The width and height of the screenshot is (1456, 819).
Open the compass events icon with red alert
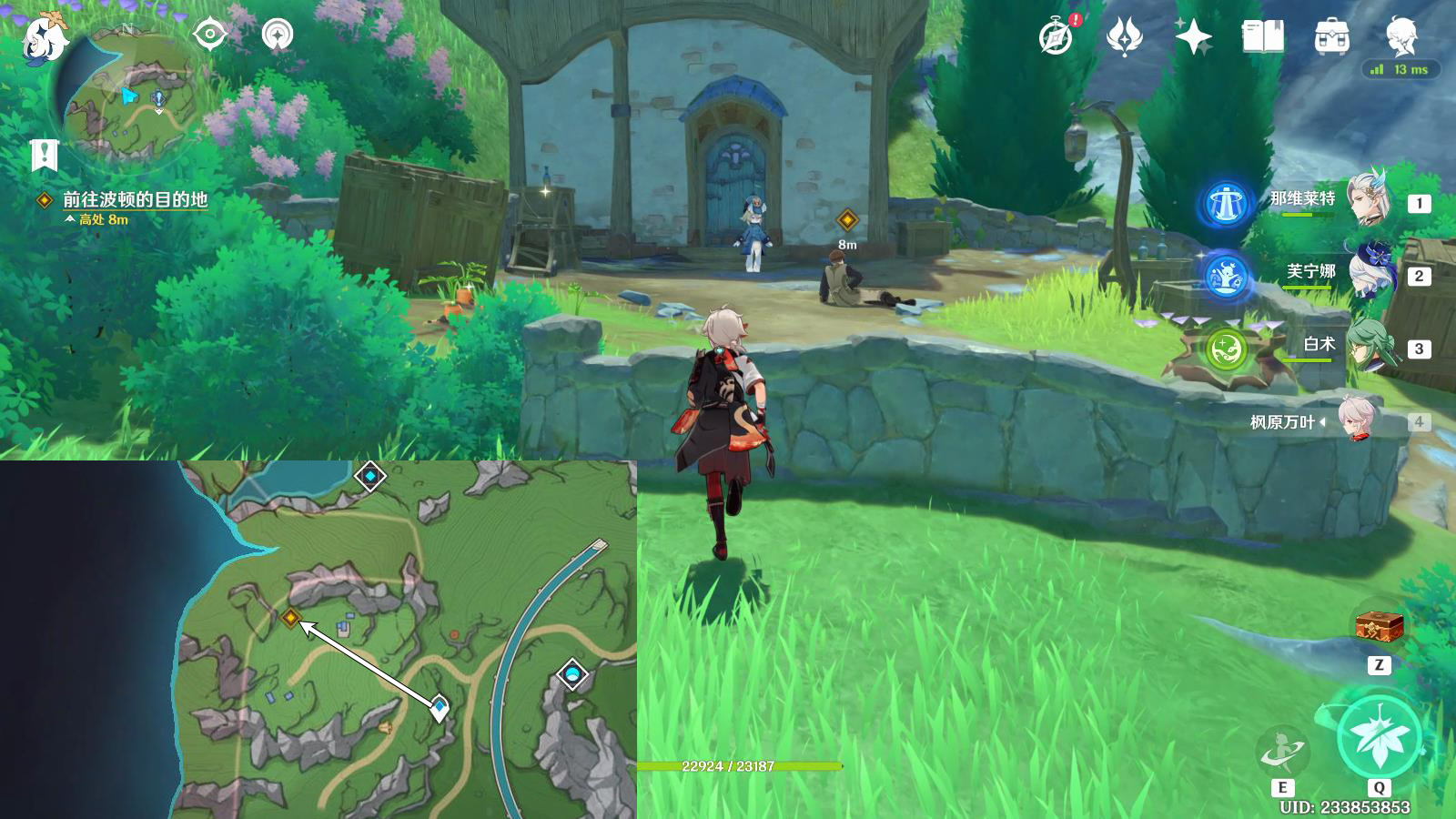tap(1056, 37)
